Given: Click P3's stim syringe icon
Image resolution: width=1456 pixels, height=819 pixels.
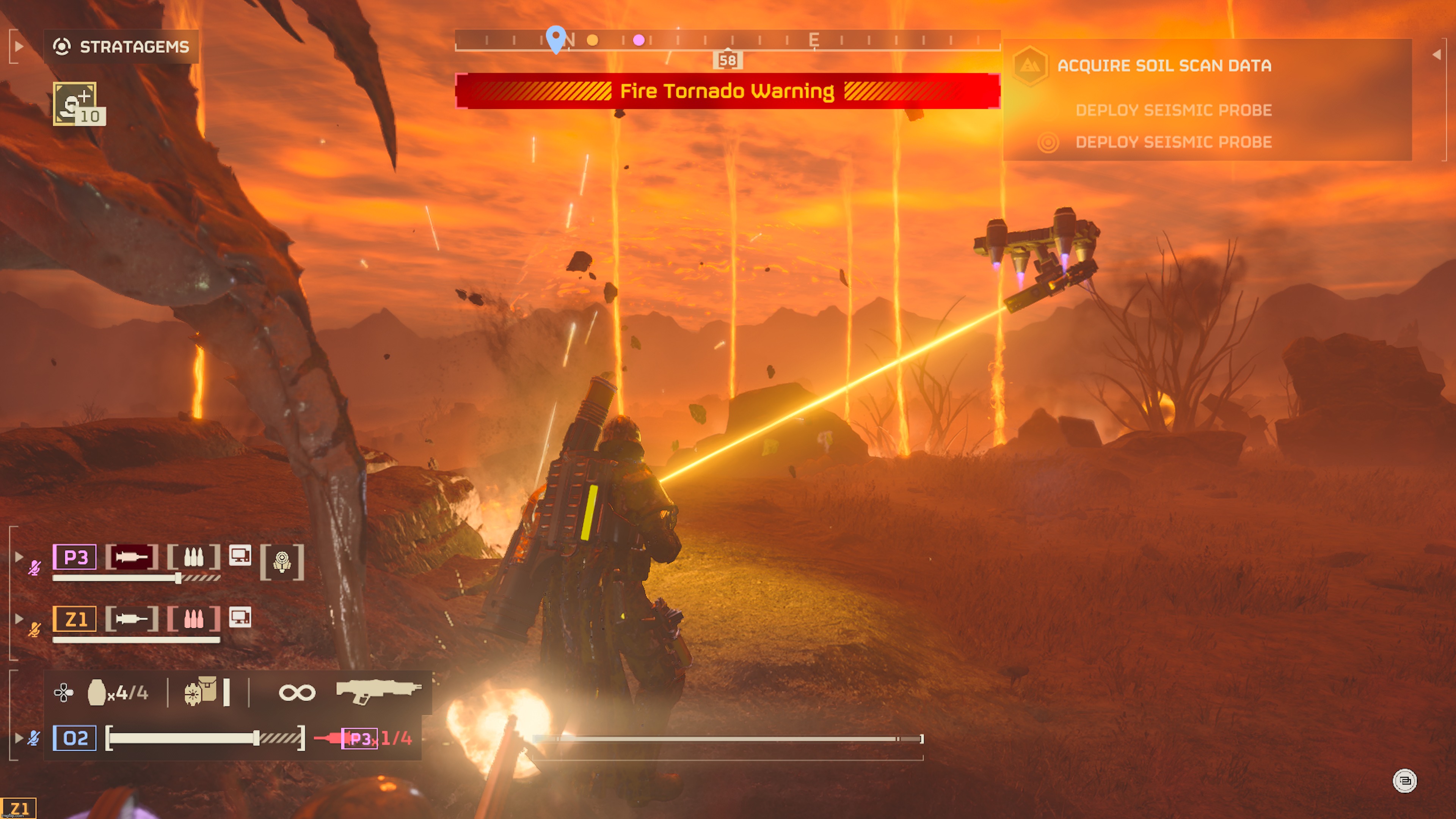Looking at the screenshot, I should [132, 557].
